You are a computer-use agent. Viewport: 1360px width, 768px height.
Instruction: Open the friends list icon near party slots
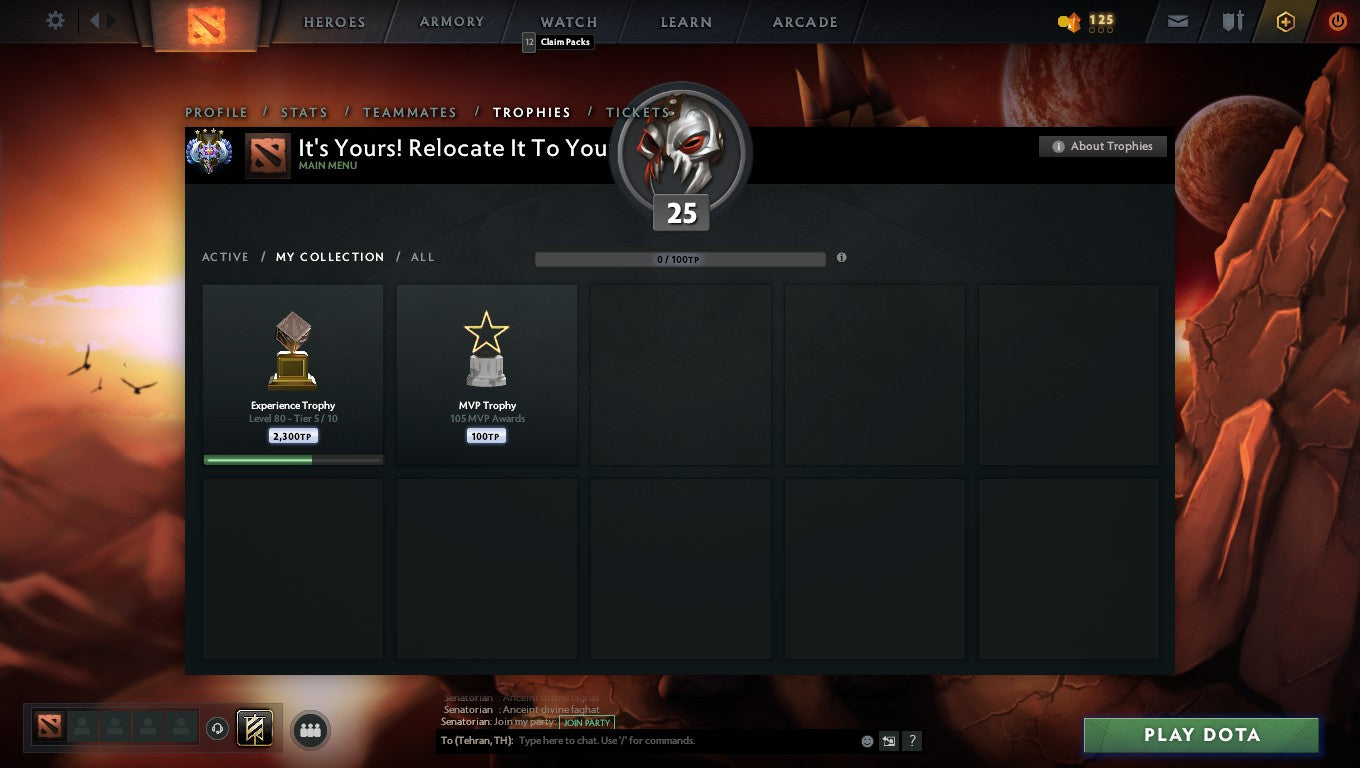click(x=310, y=730)
